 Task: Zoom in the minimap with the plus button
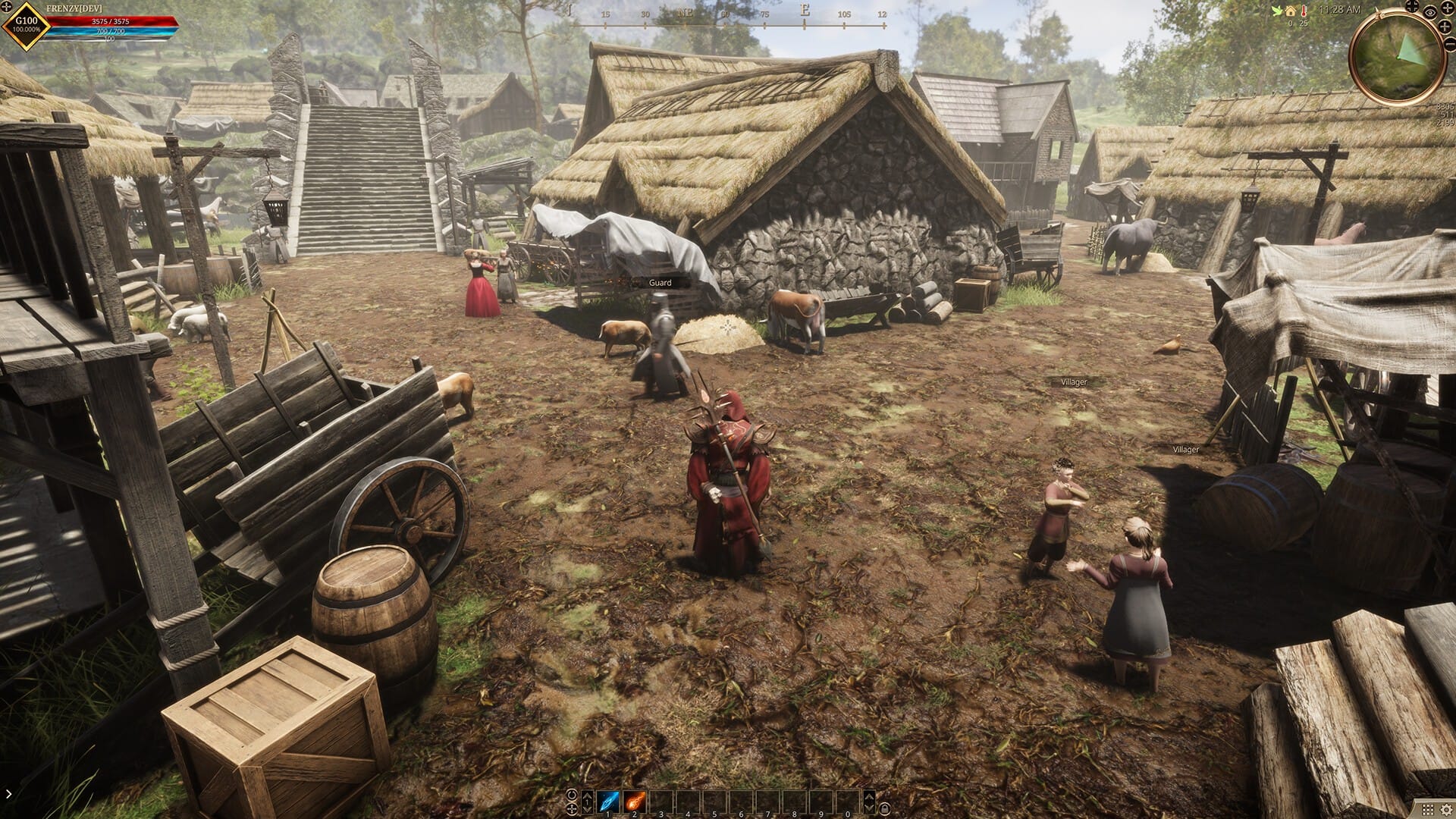click(1445, 27)
